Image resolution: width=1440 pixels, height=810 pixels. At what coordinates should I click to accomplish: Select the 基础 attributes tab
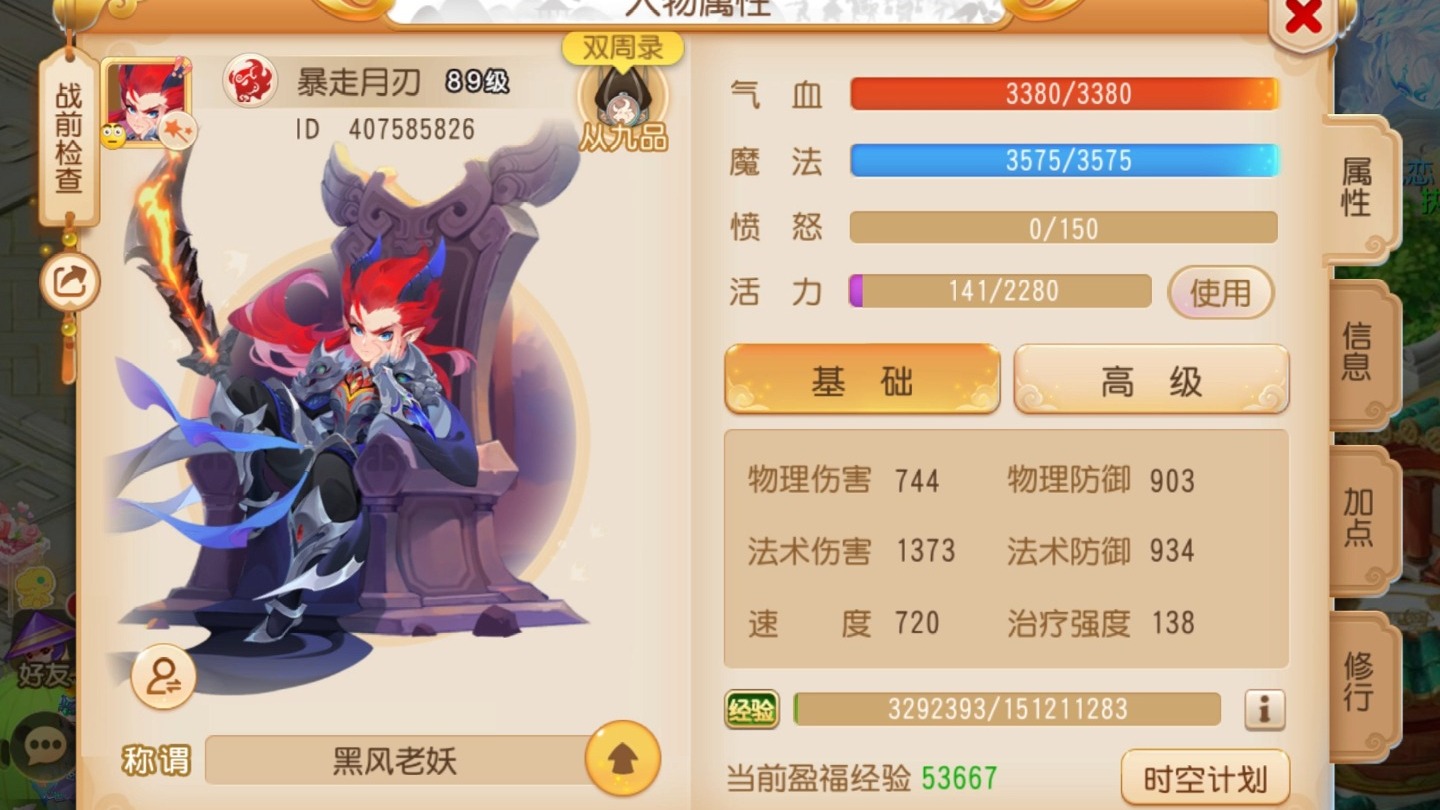(x=861, y=380)
